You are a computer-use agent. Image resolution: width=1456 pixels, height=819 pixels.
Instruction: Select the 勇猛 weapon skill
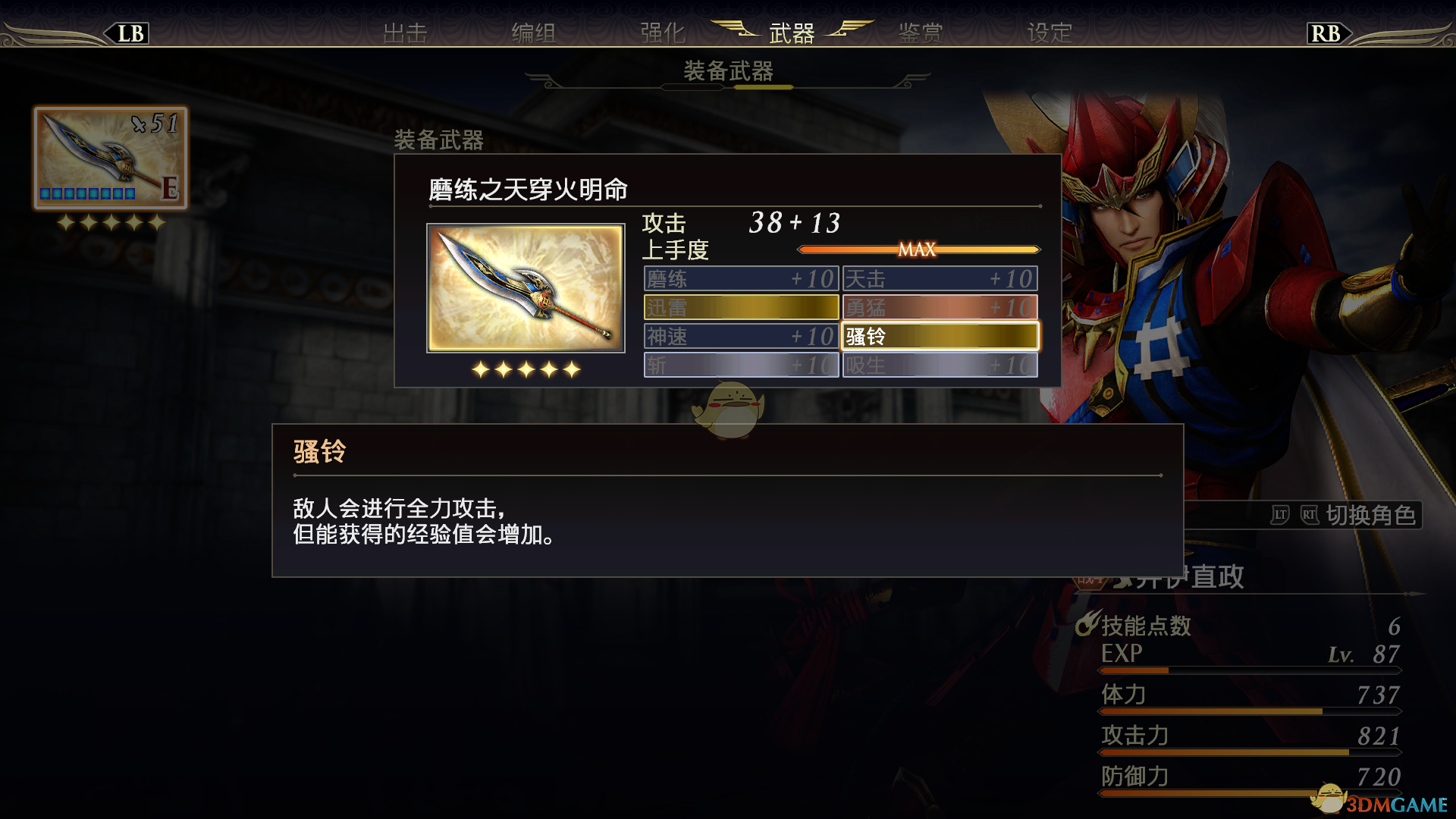[x=940, y=307]
